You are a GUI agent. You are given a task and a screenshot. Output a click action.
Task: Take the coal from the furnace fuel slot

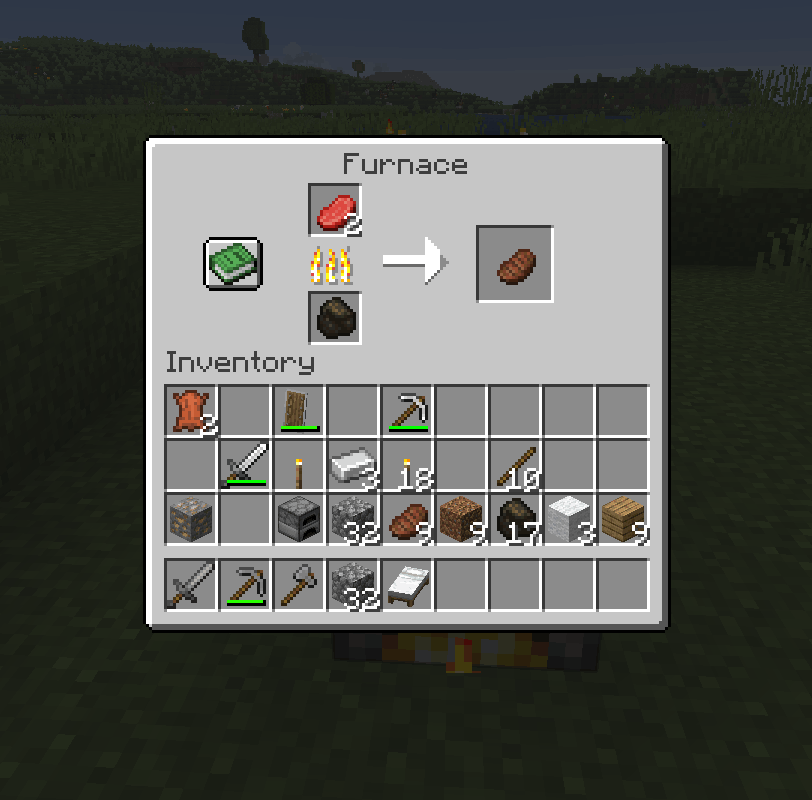point(335,318)
